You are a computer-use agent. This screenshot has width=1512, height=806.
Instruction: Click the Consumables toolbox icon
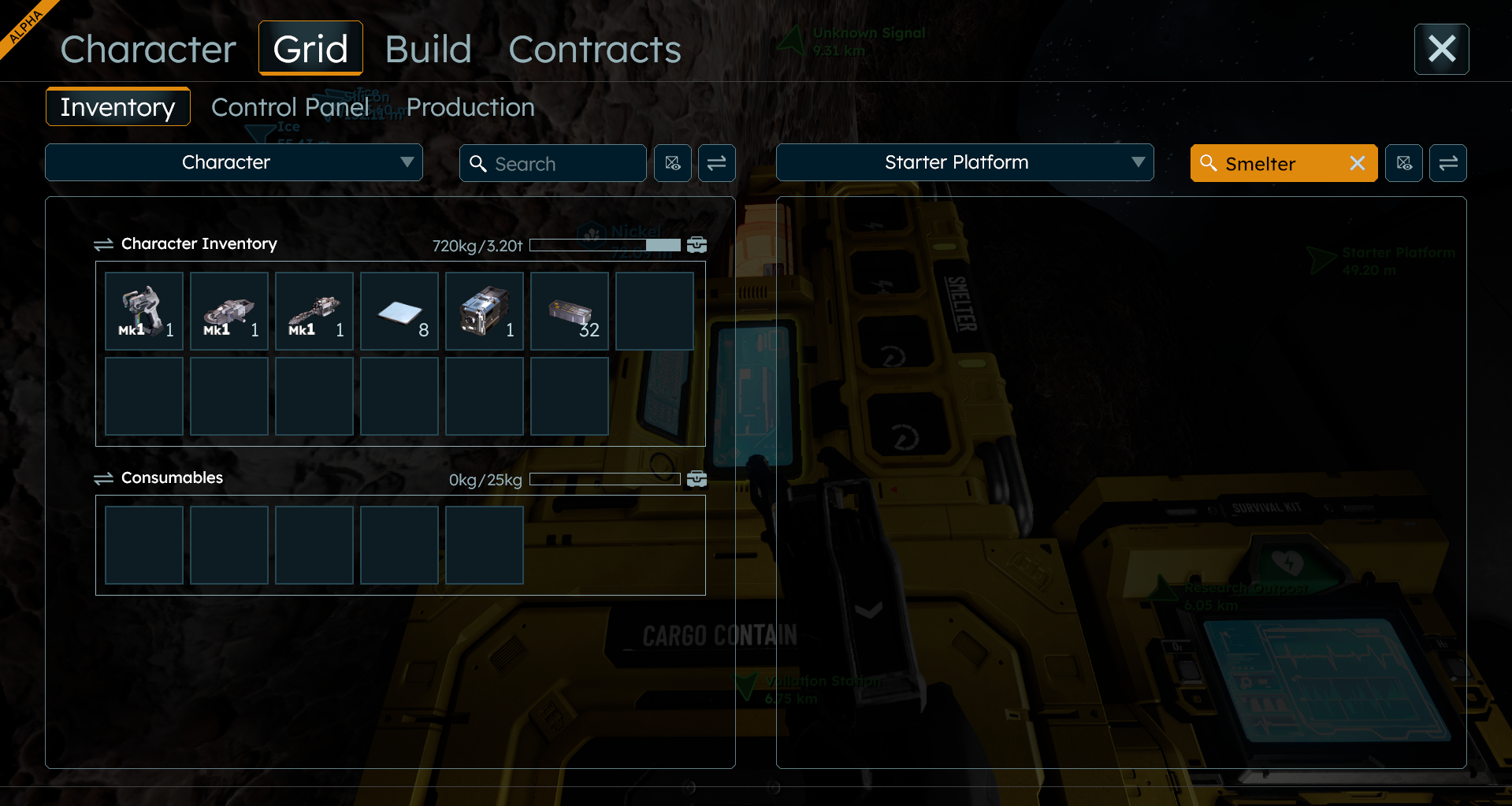(x=697, y=479)
